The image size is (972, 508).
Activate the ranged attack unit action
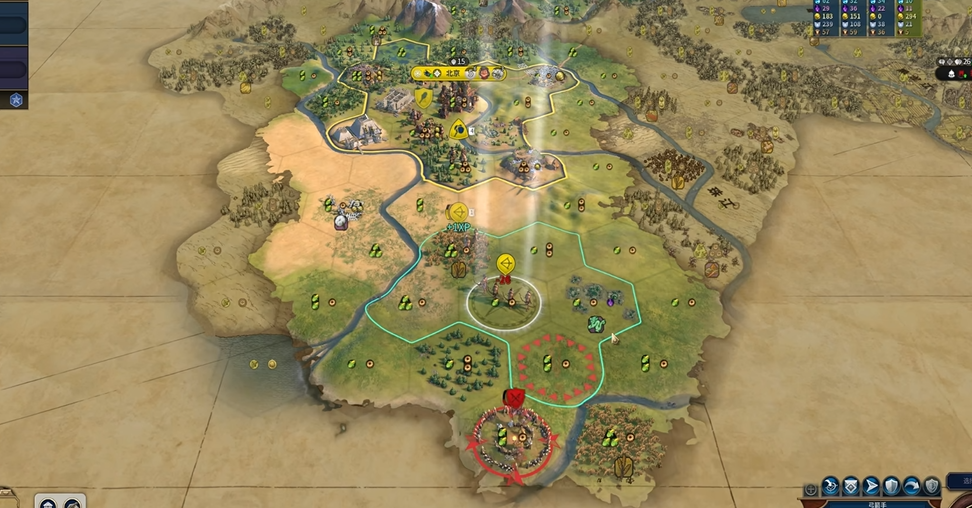point(830,486)
